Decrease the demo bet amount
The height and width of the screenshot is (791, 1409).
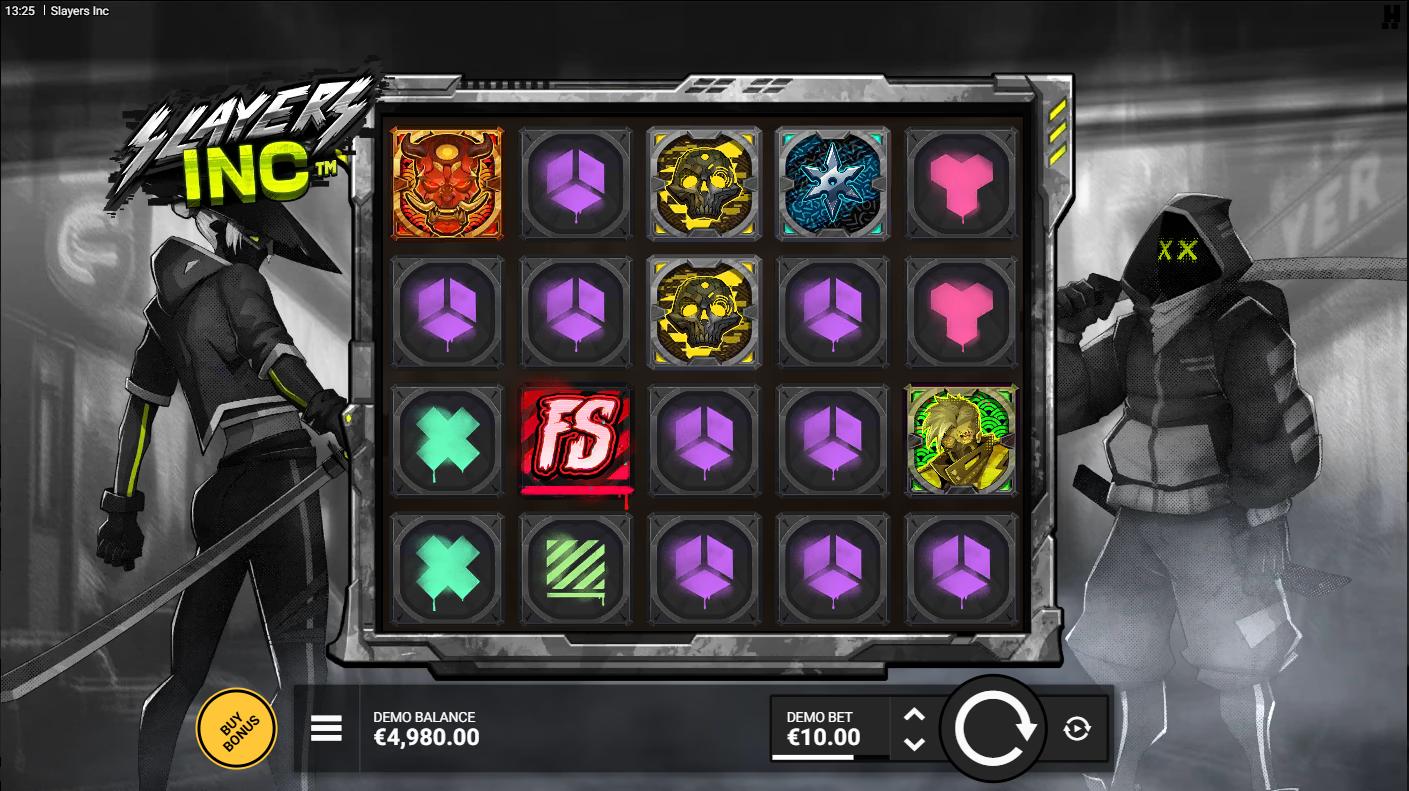click(x=914, y=744)
